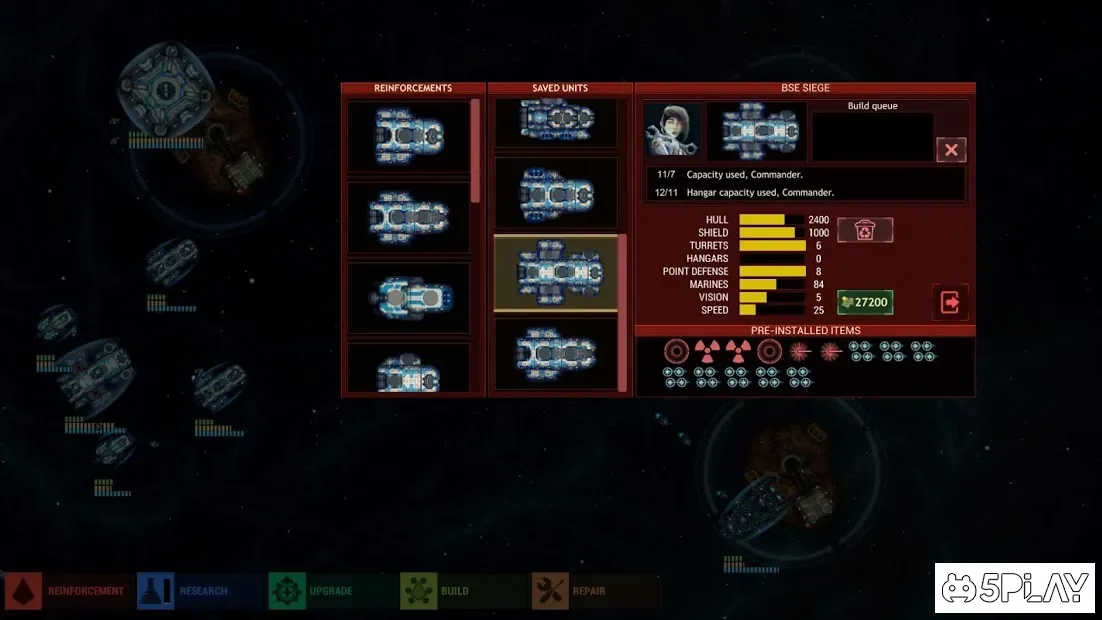The image size is (1102, 620).
Task: Select the highlighted saved unit ship
Action: (556, 273)
